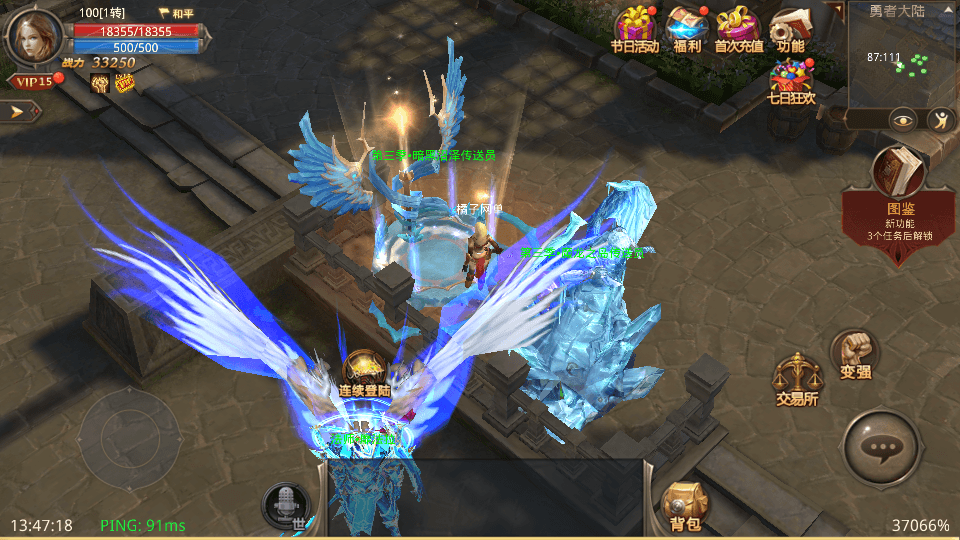Open the 节日活动 holiday event gift icon
Viewport: 960px width, 540px height.
(x=635, y=27)
